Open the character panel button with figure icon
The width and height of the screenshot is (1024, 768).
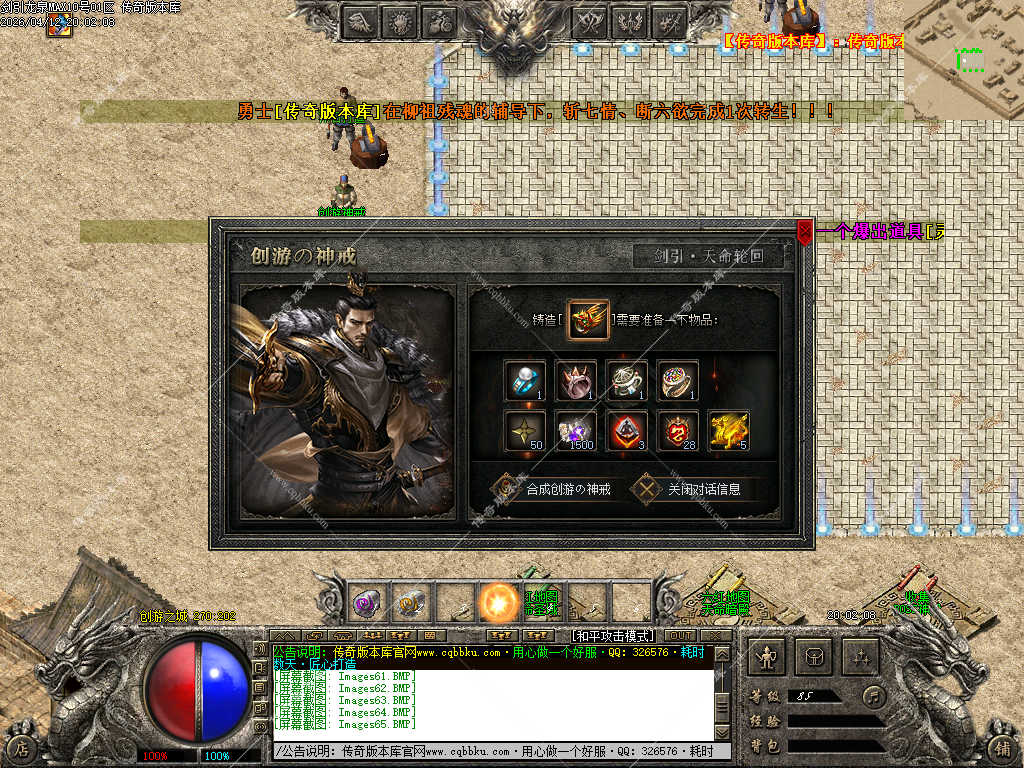767,656
